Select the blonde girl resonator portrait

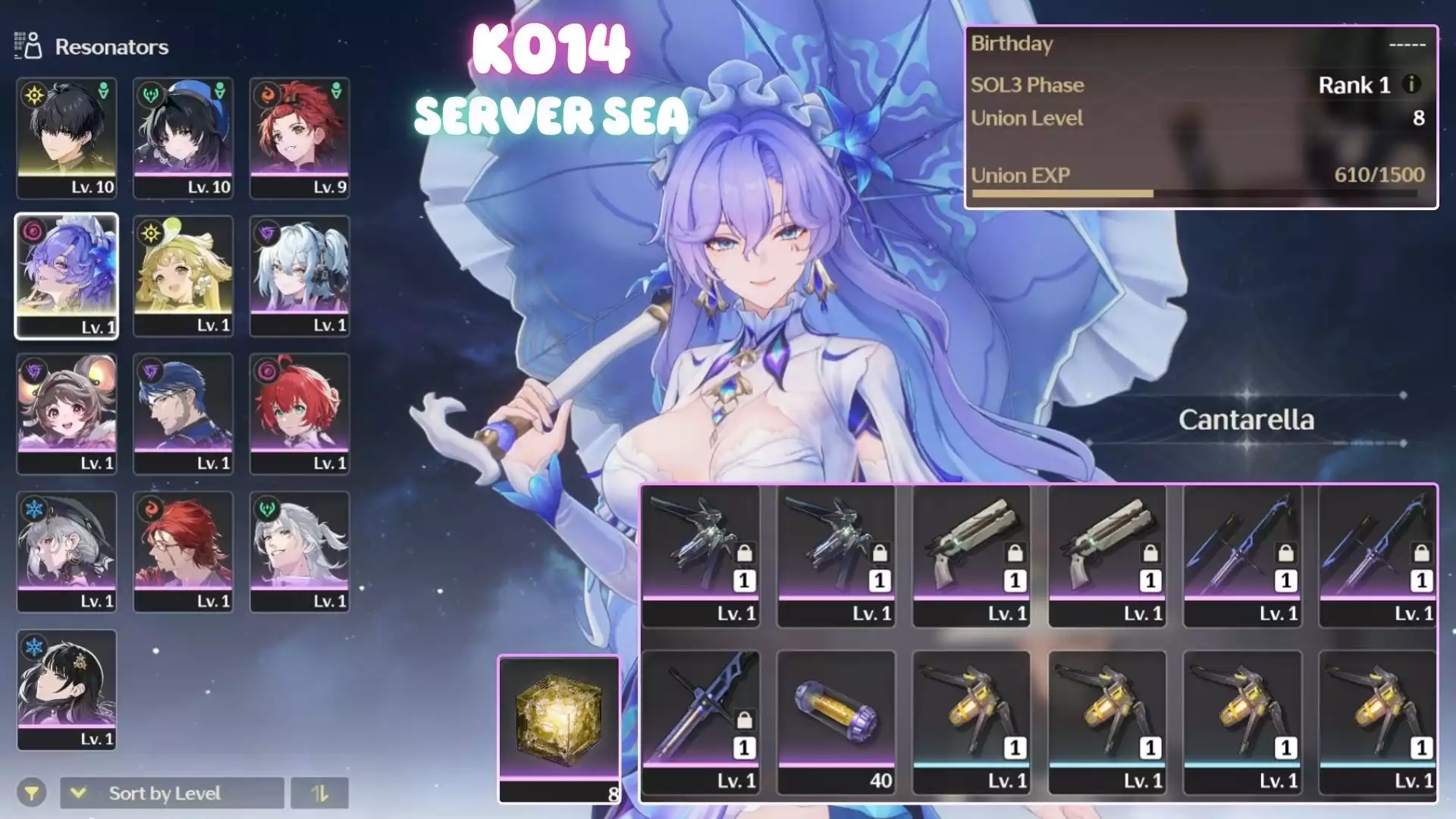click(x=184, y=275)
